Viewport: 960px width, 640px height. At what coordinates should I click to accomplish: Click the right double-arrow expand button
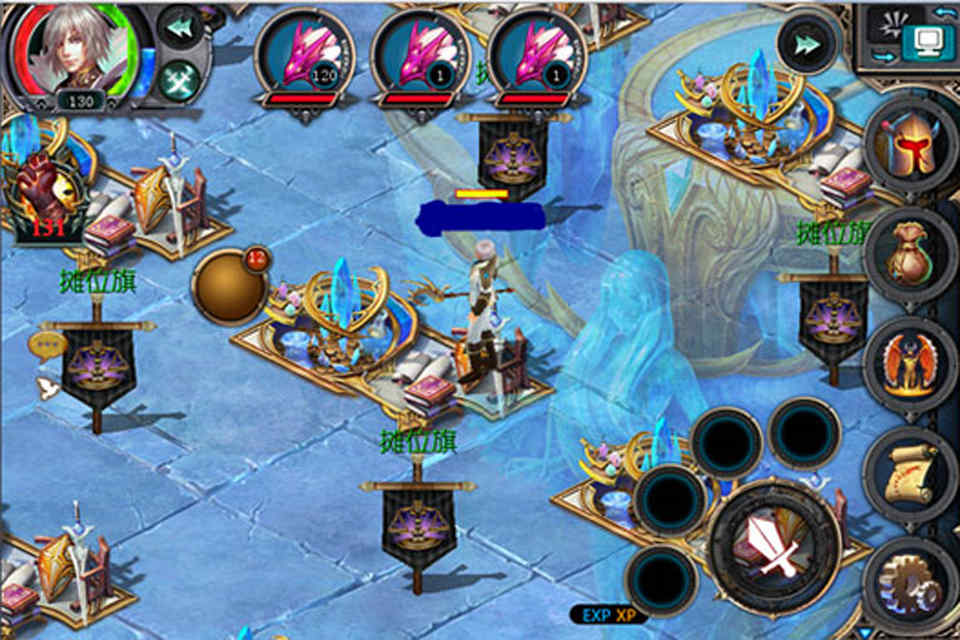click(x=805, y=44)
